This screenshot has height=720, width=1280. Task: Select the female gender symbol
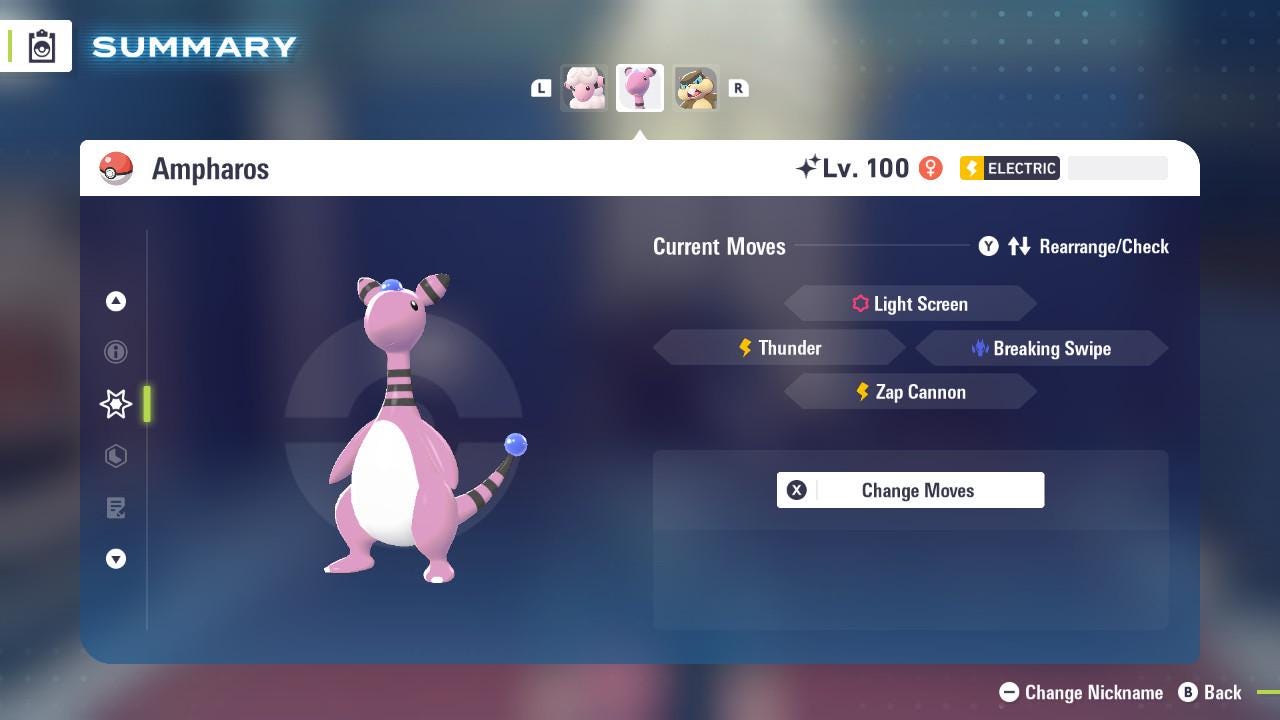click(931, 168)
